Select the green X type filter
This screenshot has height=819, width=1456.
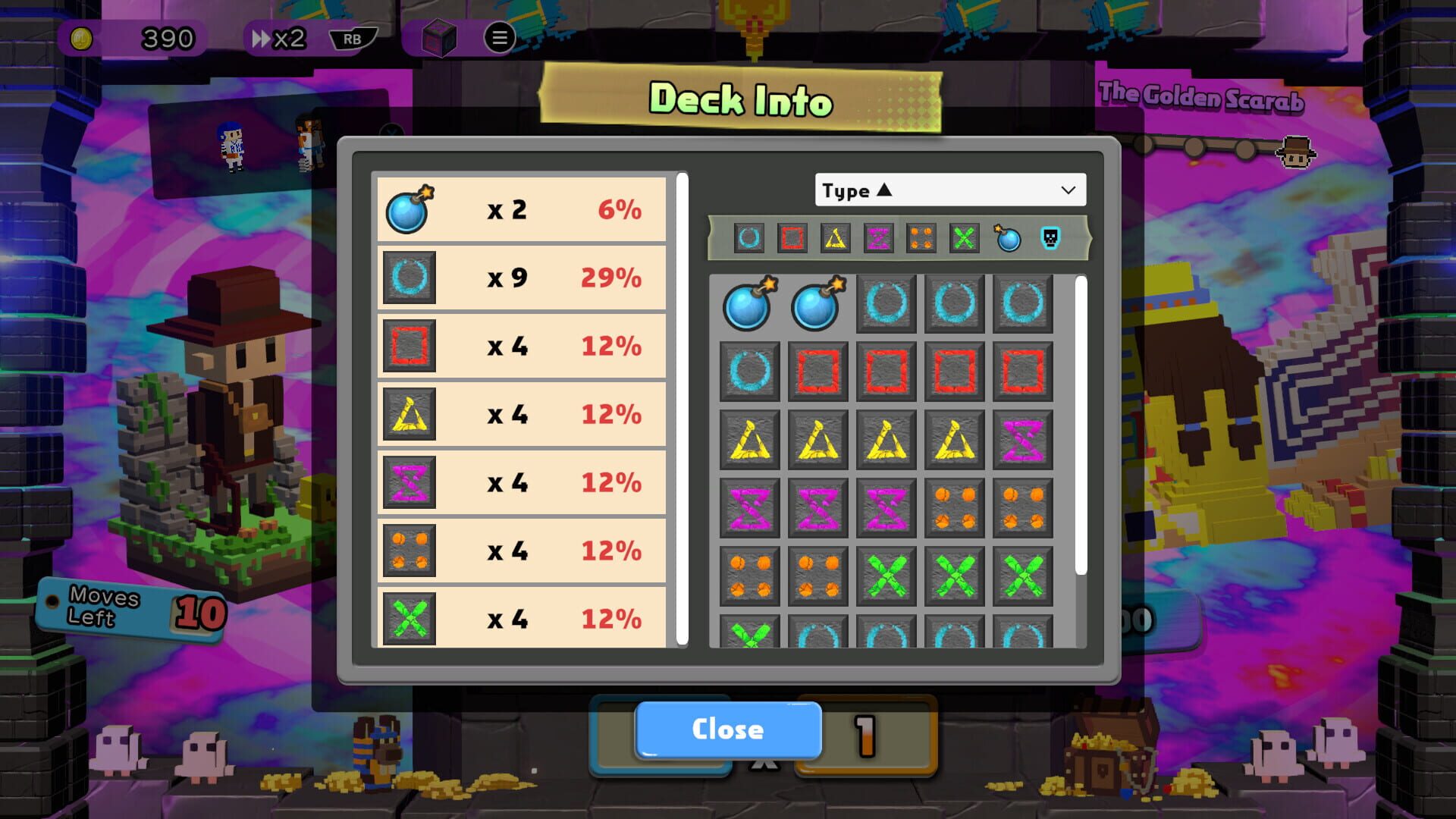(965, 239)
